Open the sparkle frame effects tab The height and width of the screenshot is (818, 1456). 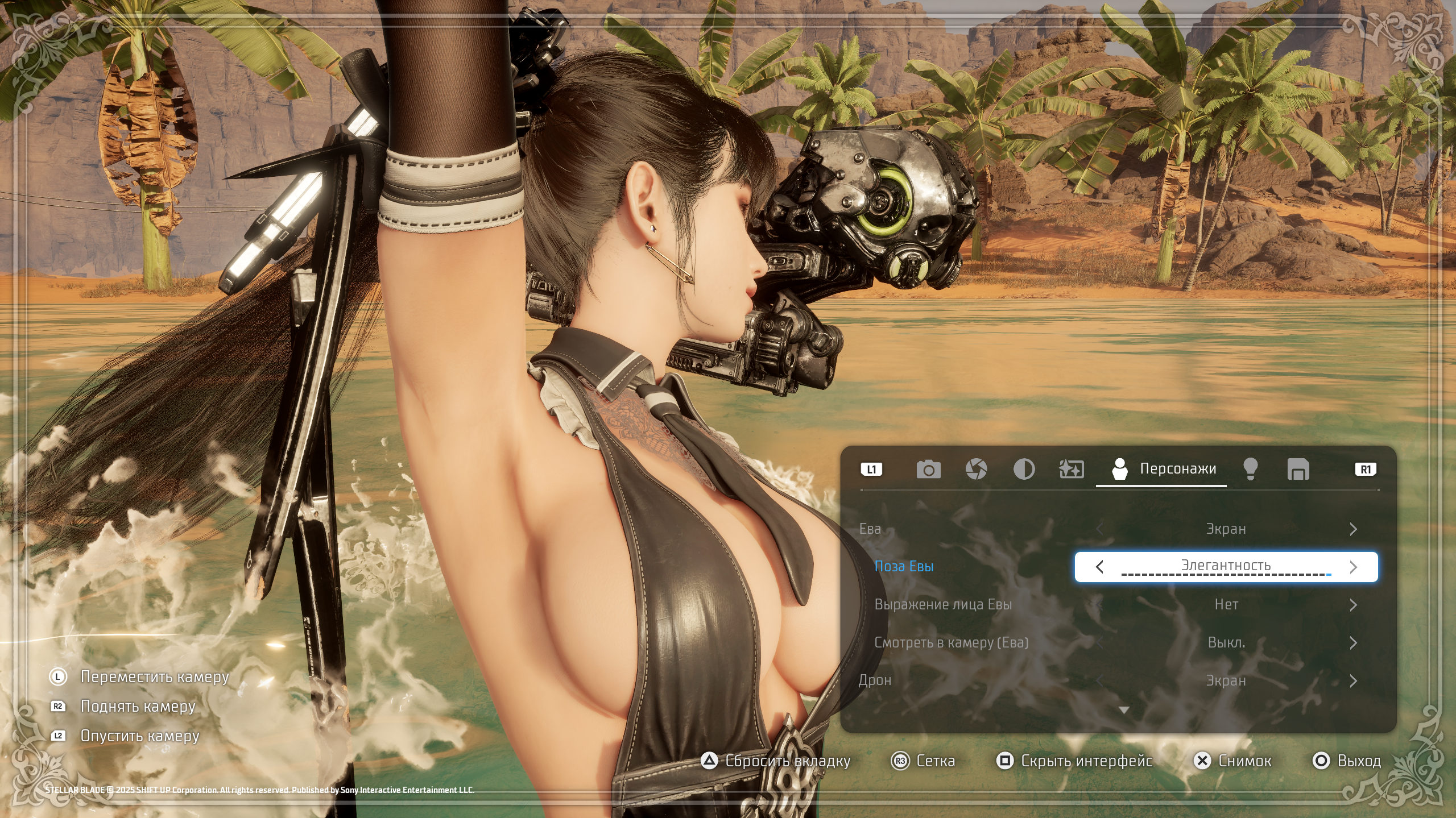(x=1072, y=470)
